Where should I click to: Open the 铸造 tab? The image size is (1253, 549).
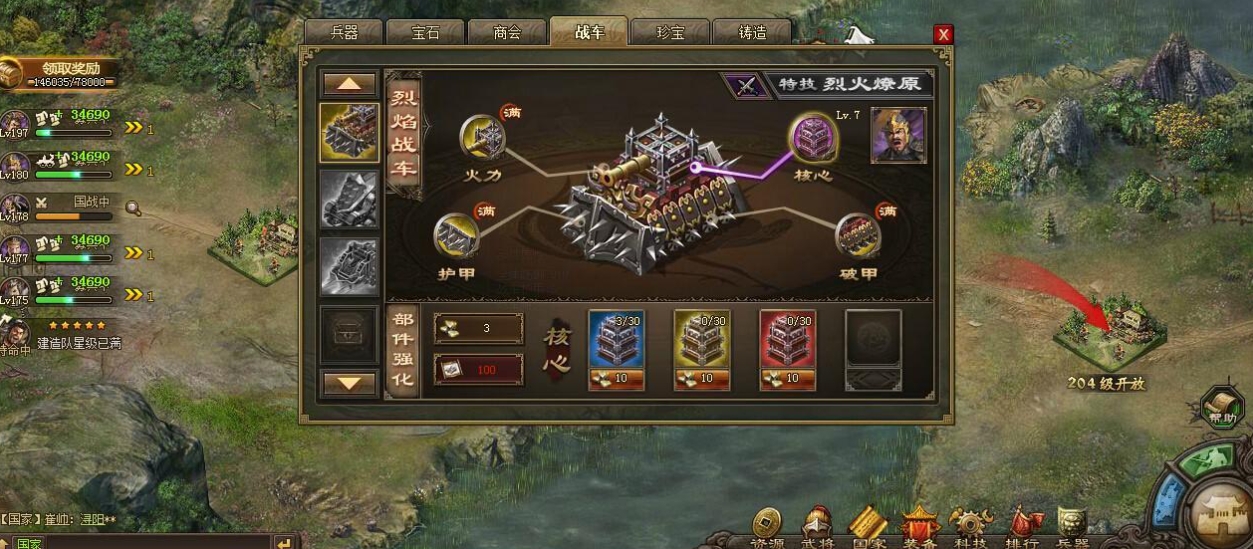[752, 32]
